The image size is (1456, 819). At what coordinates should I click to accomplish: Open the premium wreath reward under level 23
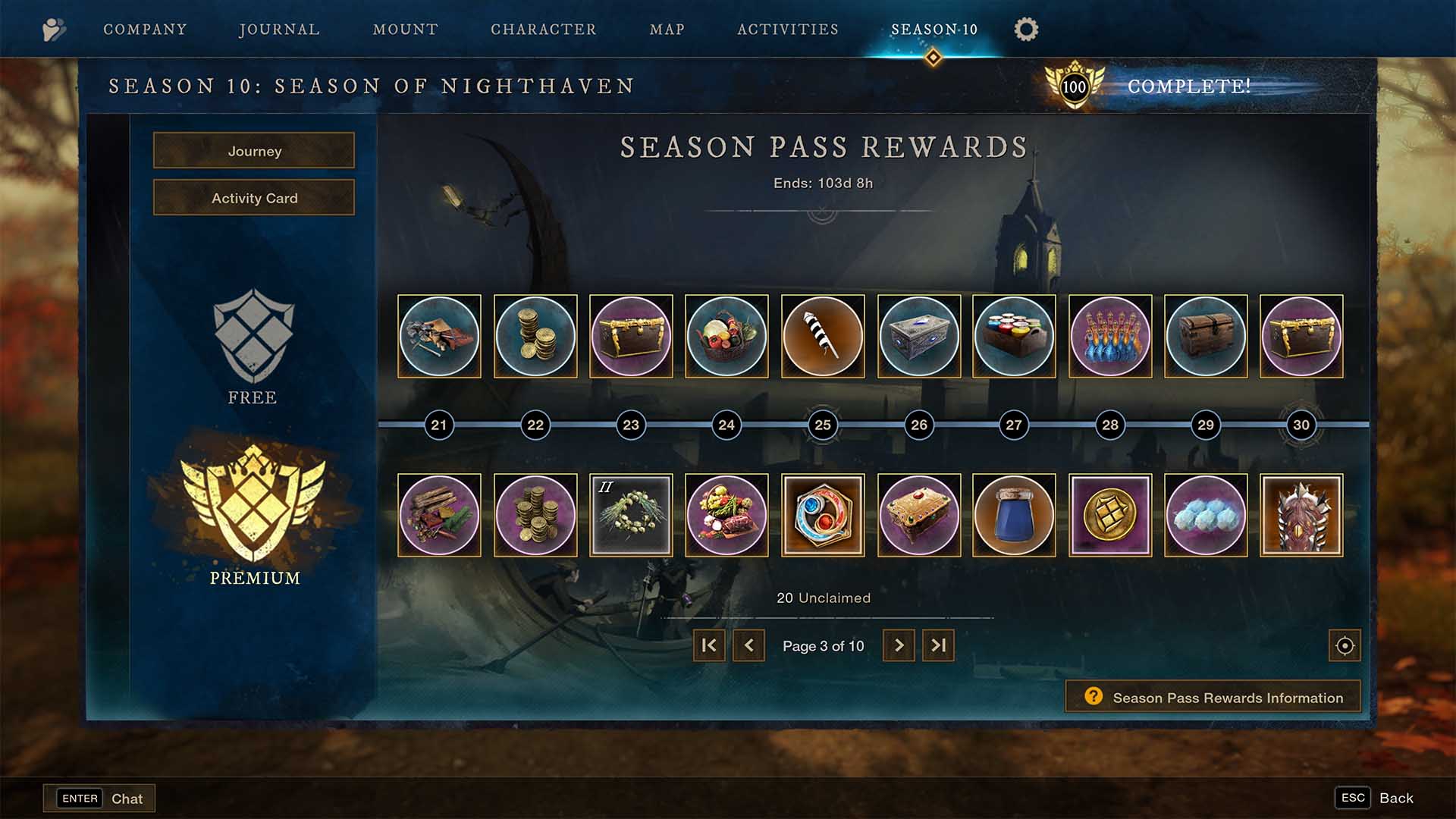tap(631, 515)
